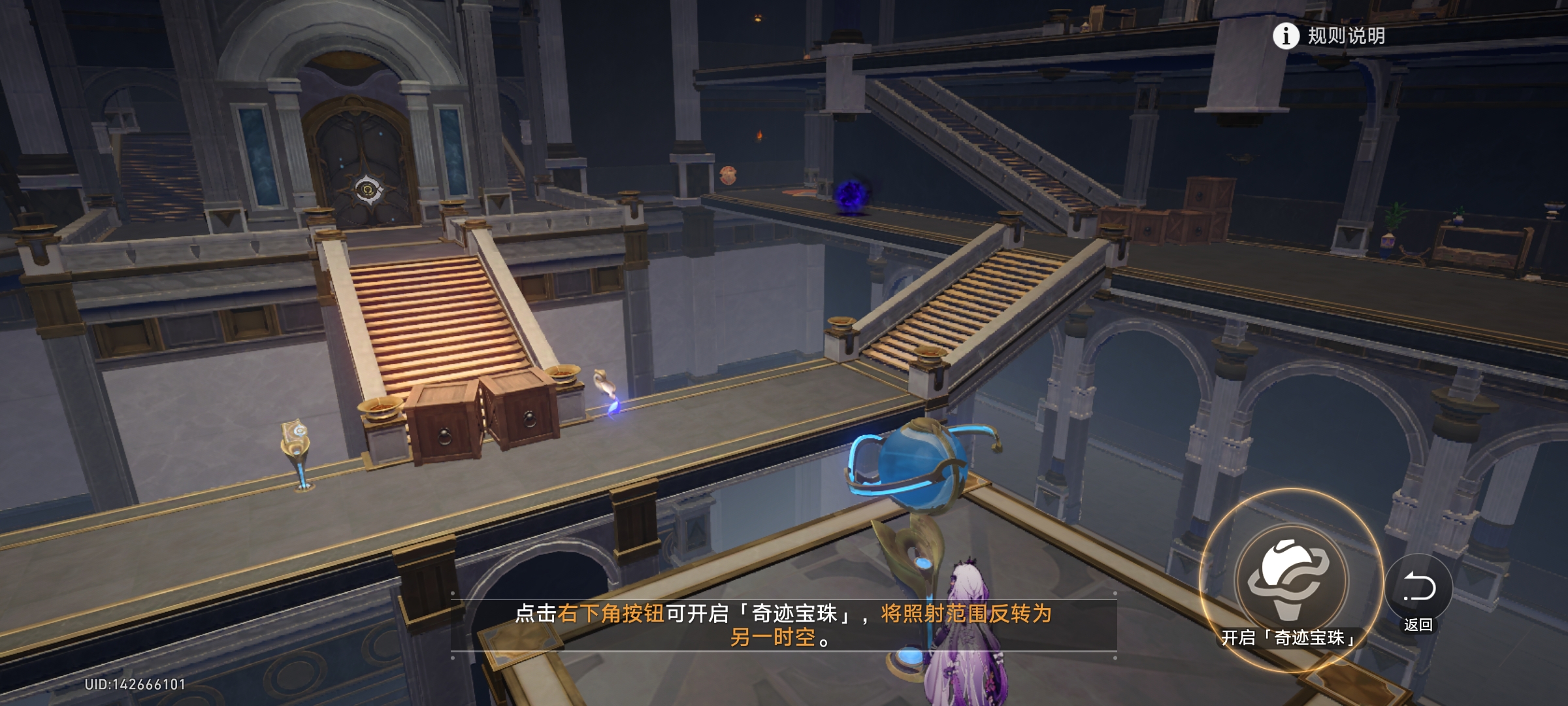Open the 规则说明 rules info
This screenshot has height=706, width=1568.
click(1329, 36)
